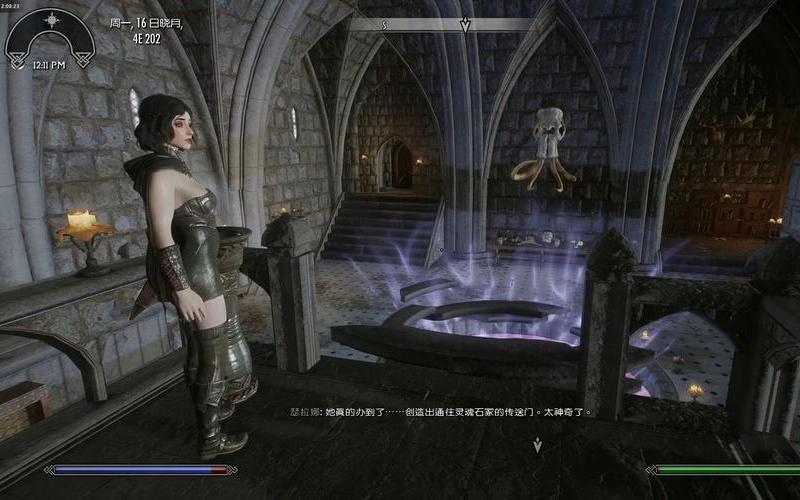Select the quest marker arrow on the compass

pos(465,25)
